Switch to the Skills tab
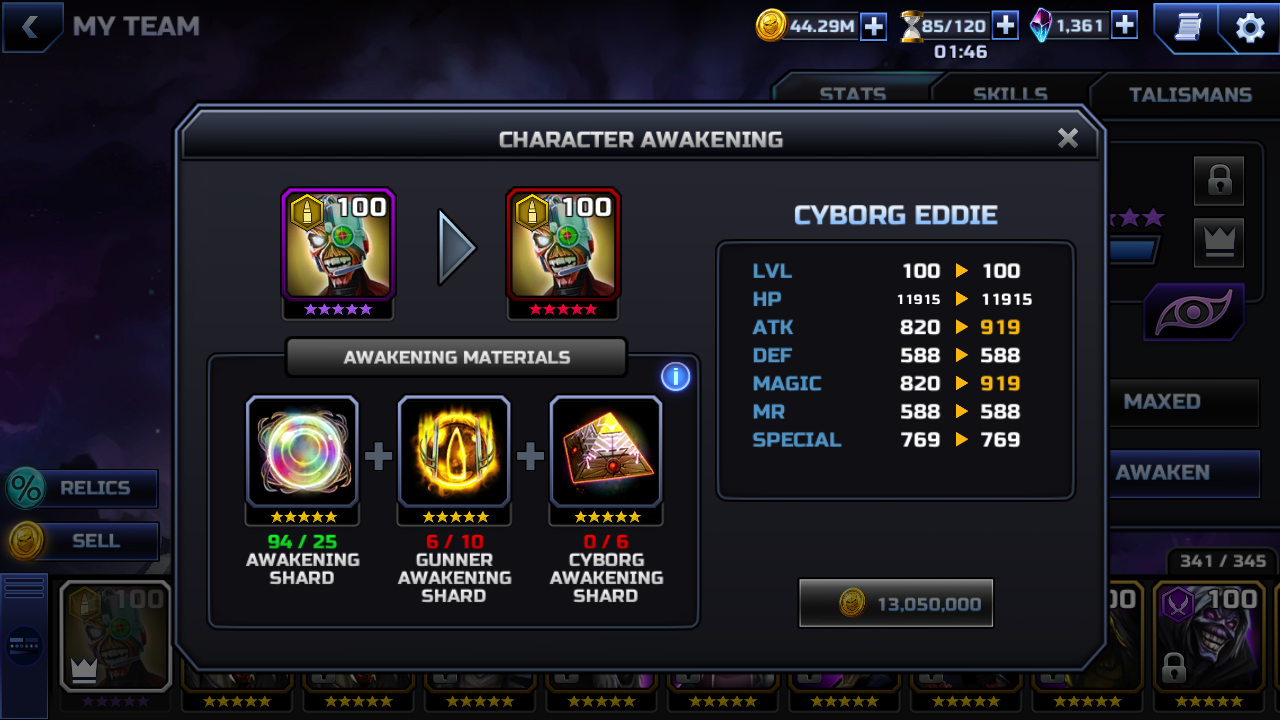Screen dimensions: 1280x720 point(1010,94)
